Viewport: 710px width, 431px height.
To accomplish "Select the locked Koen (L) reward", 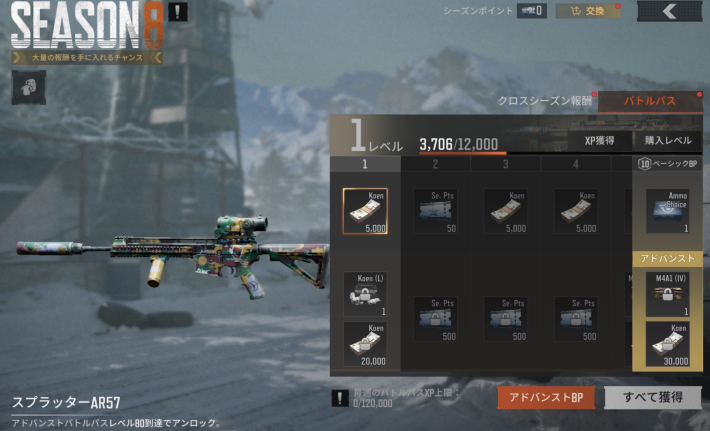I will 365,294.
